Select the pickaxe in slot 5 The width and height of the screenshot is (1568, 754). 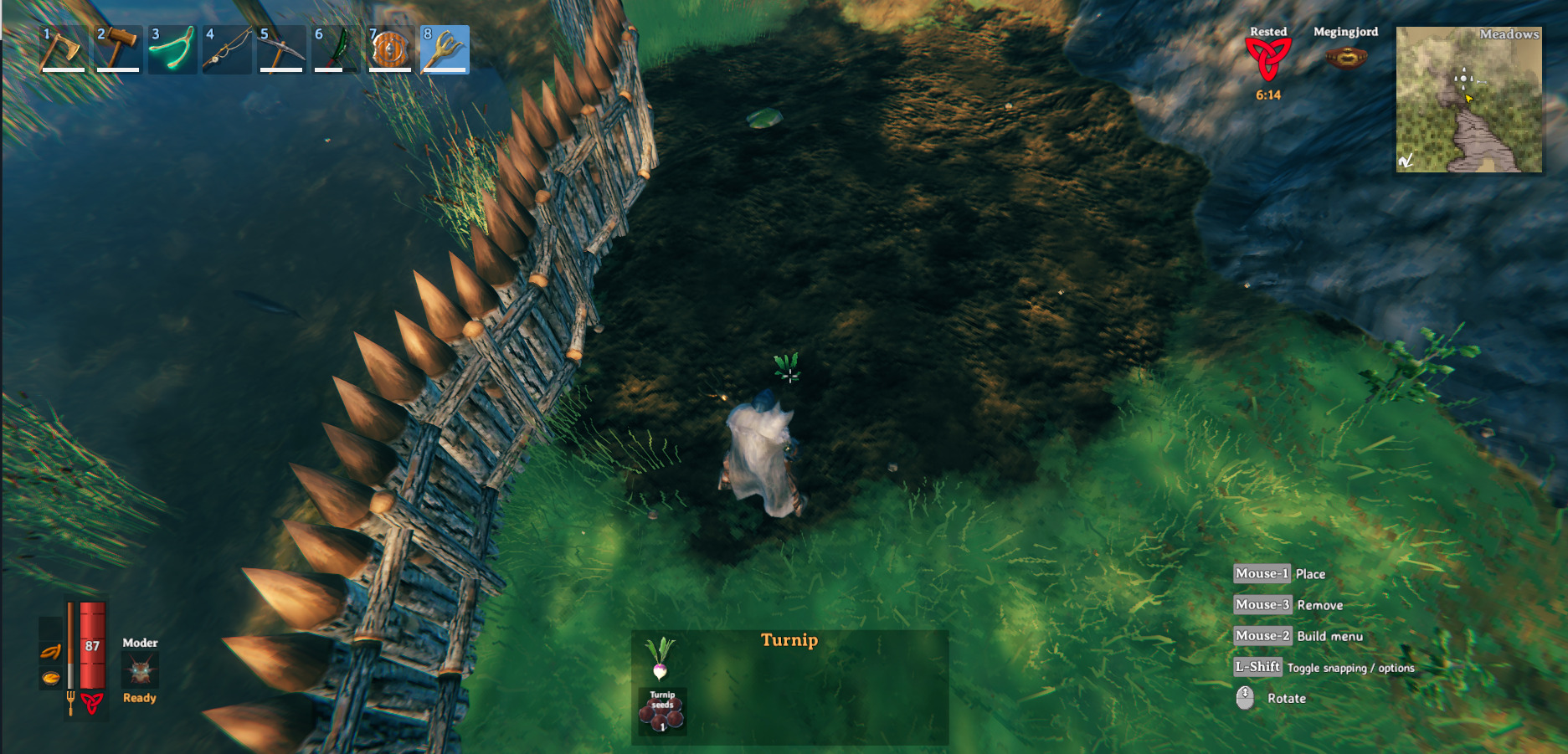[x=280, y=50]
